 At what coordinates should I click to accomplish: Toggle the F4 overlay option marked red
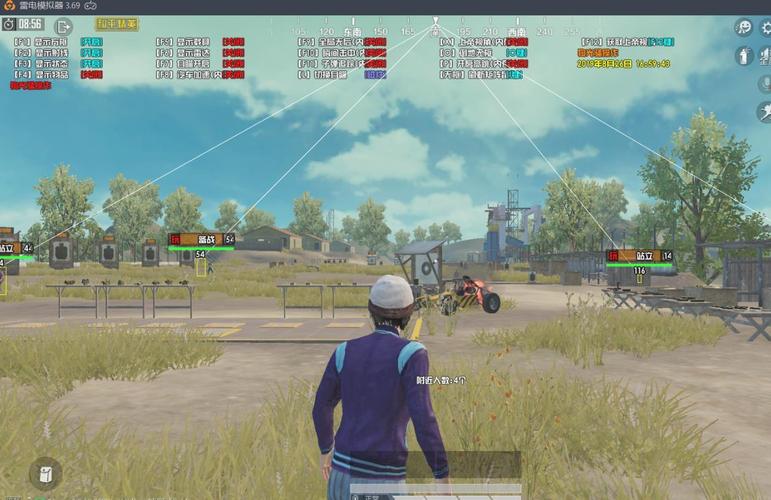tap(91, 74)
